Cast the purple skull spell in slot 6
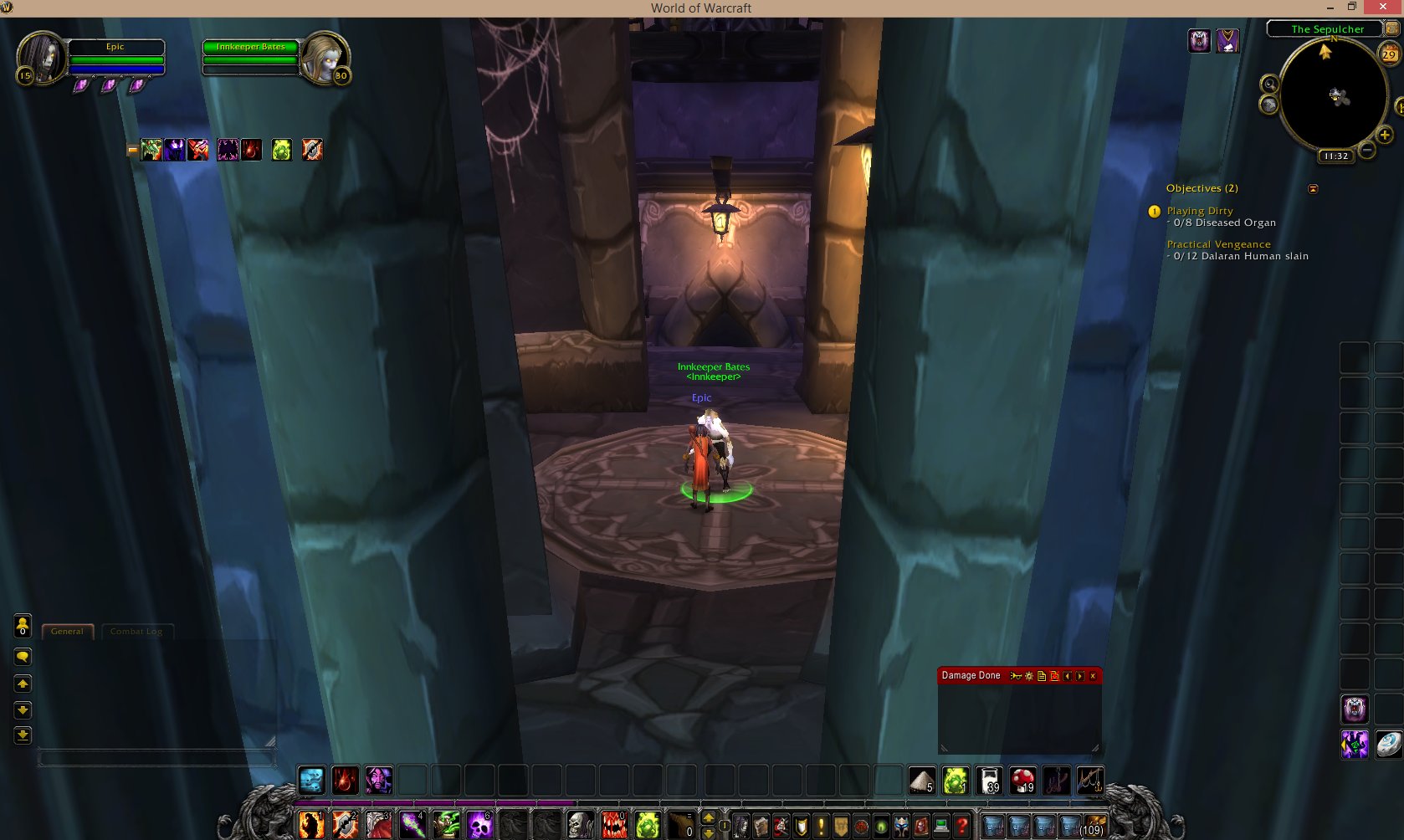 (479, 826)
